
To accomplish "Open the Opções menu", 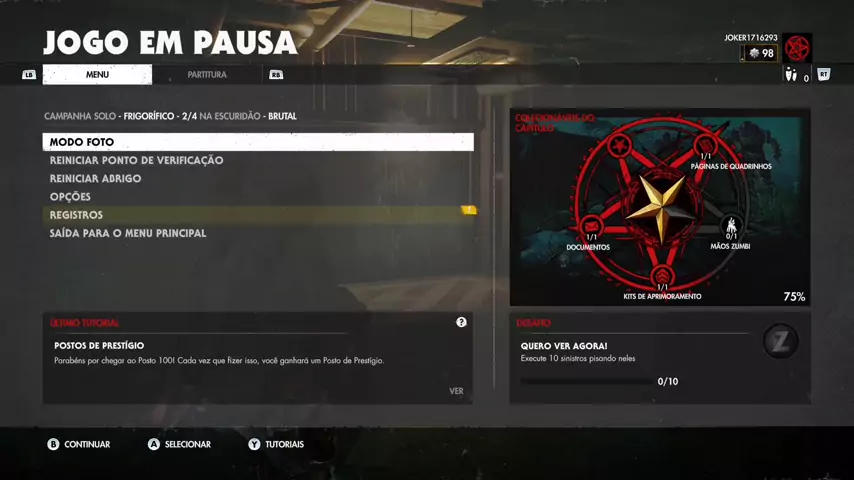I will pos(70,197).
